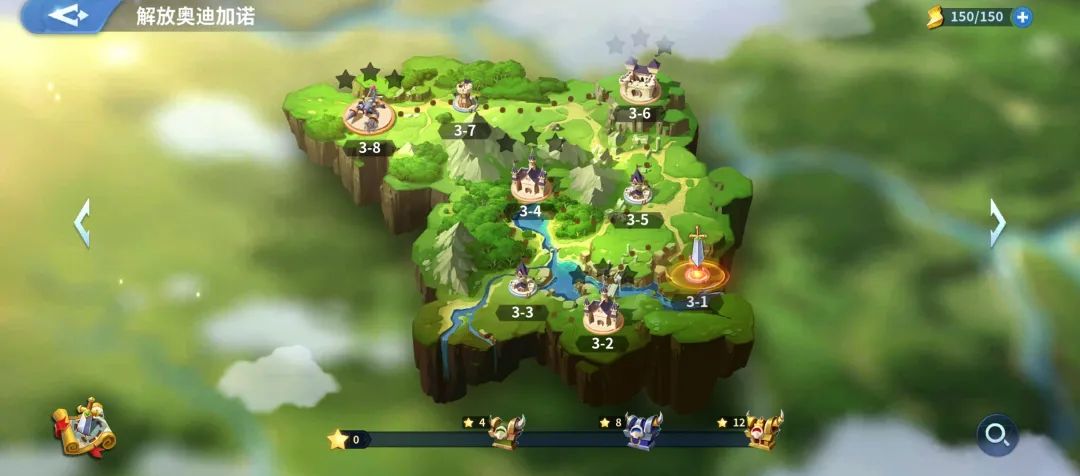Image resolution: width=1080 pixels, height=476 pixels.
Task: Open the magnifying glass search
Action: (x=997, y=434)
